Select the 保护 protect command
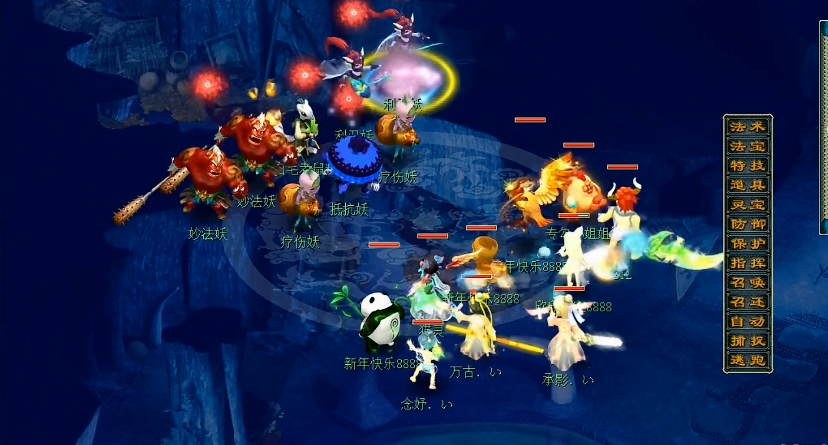This screenshot has height=445, width=828. pyautogui.click(x=748, y=244)
